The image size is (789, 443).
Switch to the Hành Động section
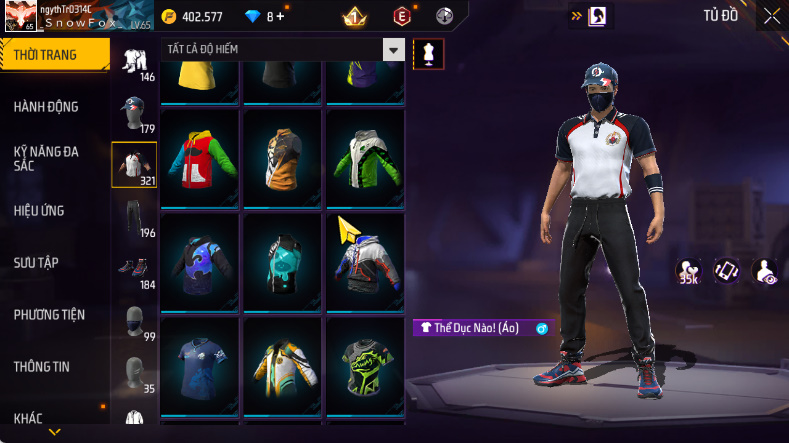coord(46,107)
